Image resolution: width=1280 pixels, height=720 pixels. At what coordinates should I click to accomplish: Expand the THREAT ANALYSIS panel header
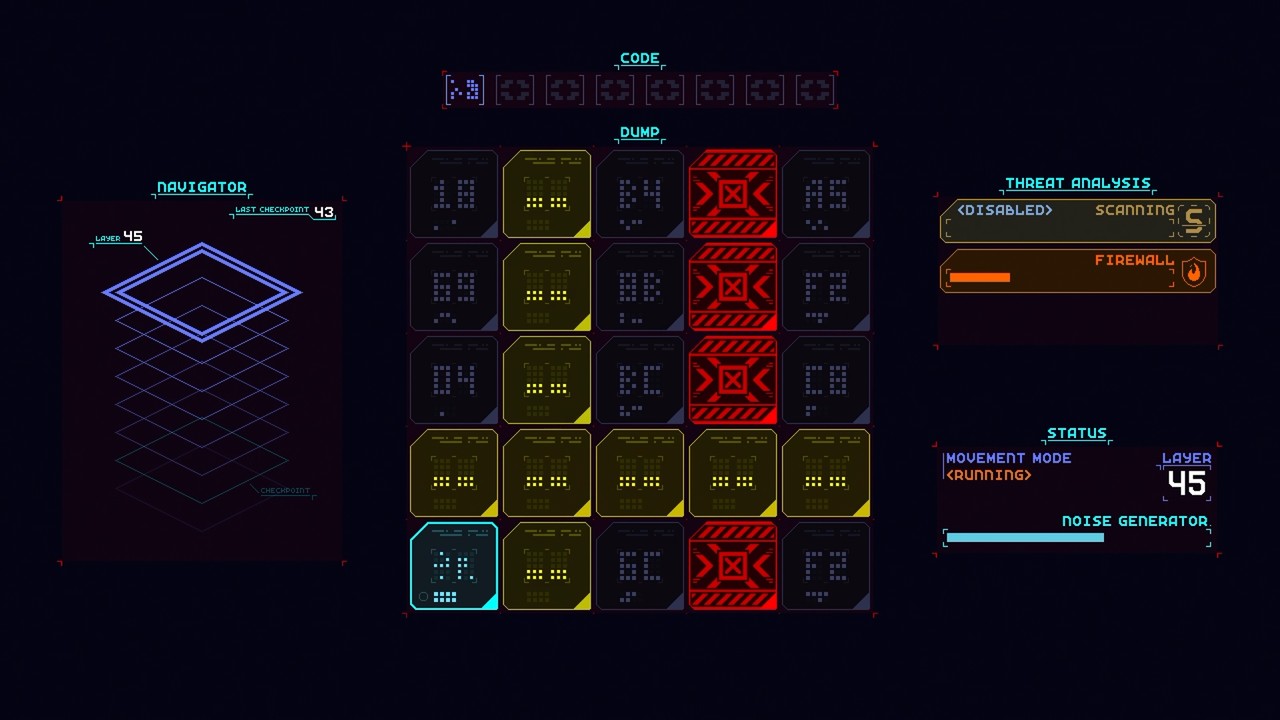[x=1077, y=183]
